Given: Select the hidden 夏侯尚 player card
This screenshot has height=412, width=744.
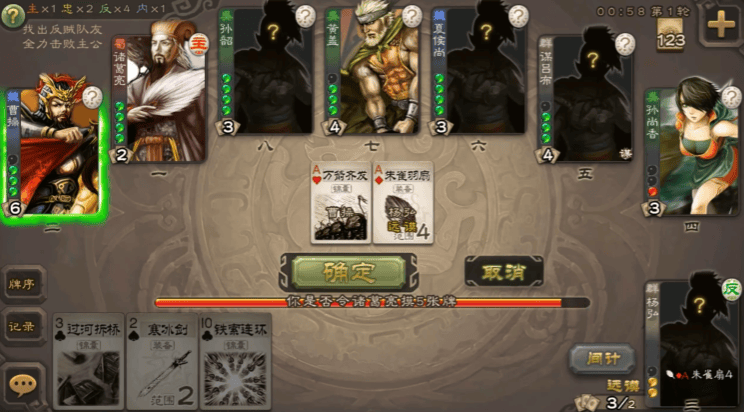Looking at the screenshot, I should pos(479,72).
